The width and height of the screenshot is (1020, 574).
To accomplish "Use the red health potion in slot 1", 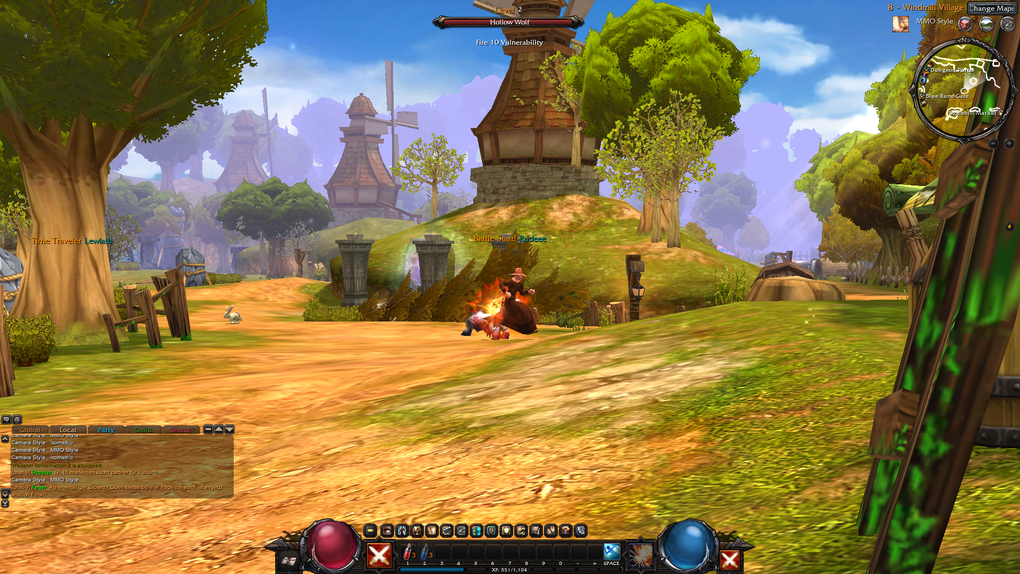I will (407, 551).
